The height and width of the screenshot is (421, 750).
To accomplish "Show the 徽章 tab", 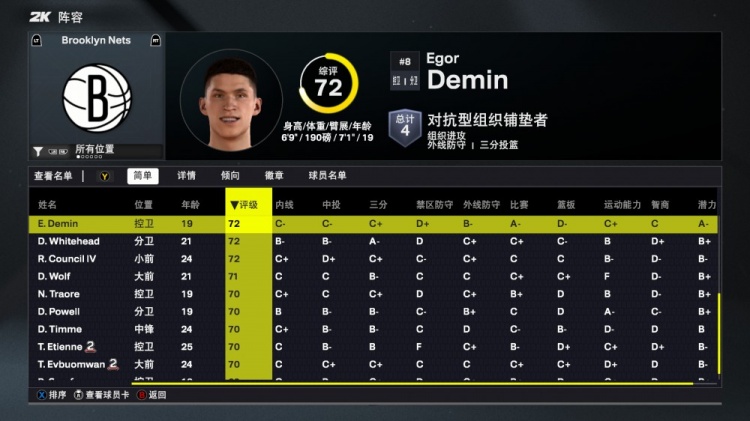I will 274,176.
